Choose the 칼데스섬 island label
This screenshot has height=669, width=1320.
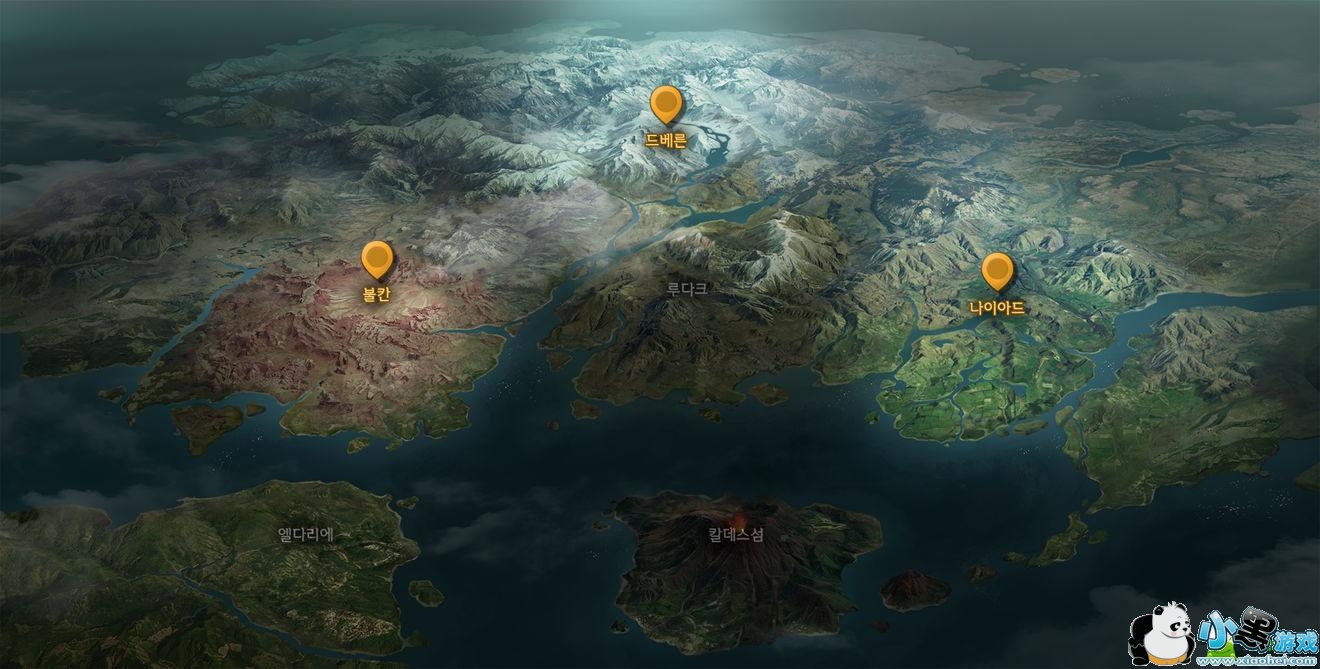736,534
